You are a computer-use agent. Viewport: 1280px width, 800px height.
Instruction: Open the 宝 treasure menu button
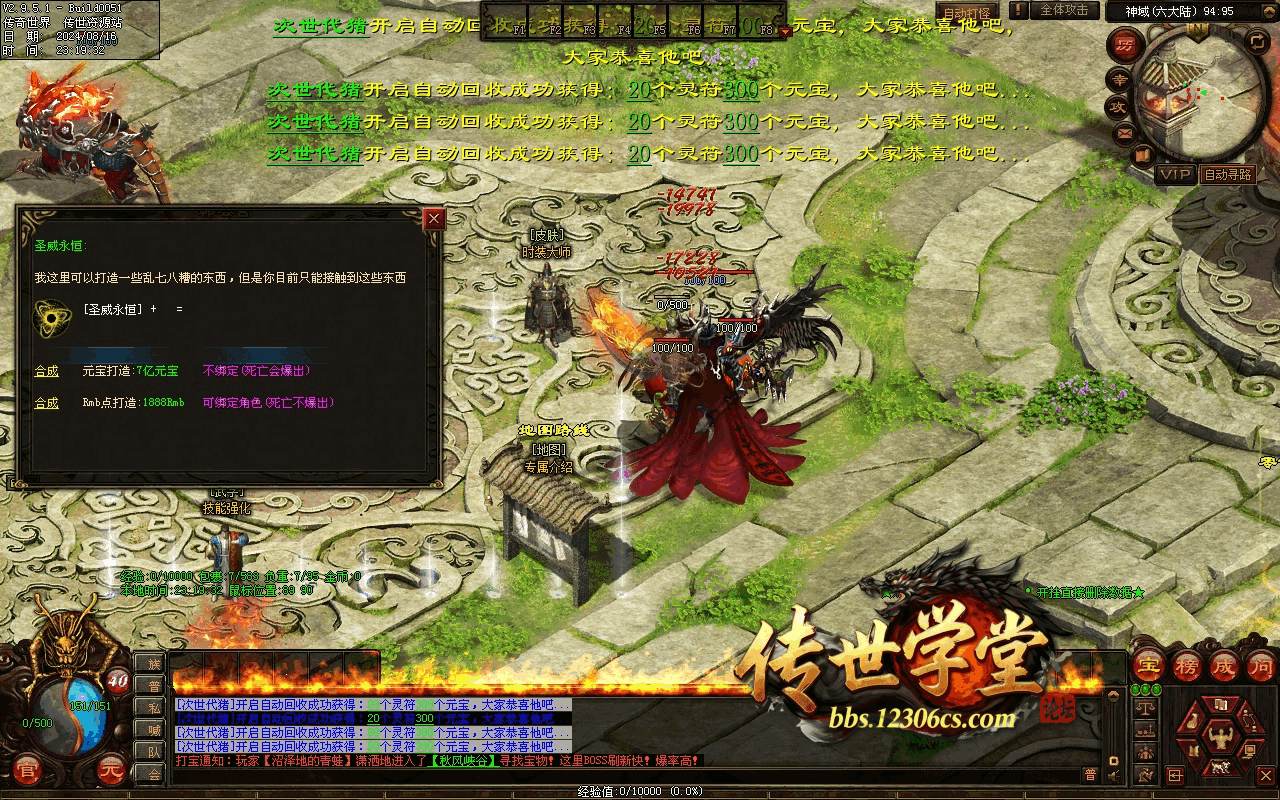1148,665
